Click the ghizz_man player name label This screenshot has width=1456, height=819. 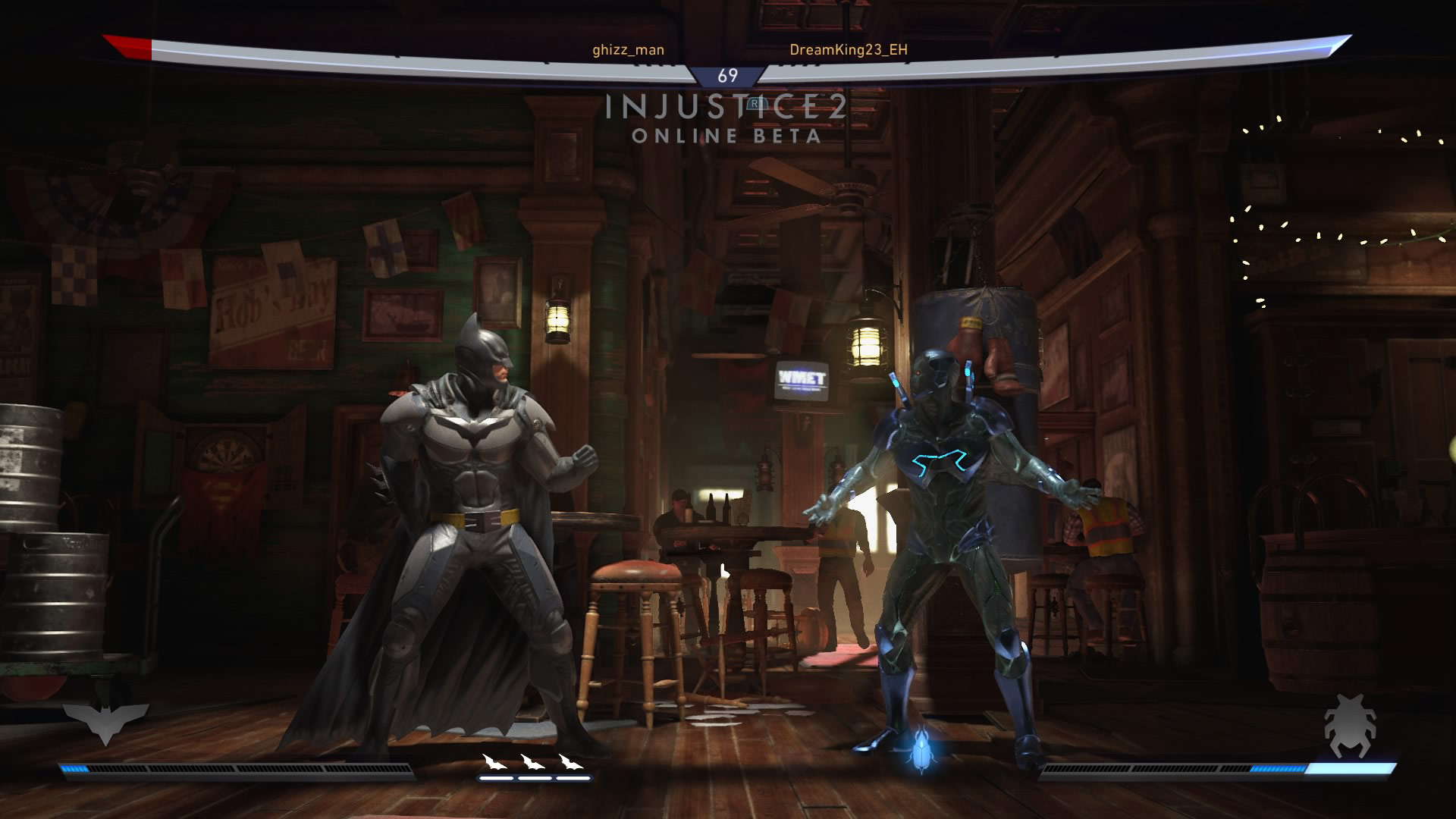tap(626, 49)
